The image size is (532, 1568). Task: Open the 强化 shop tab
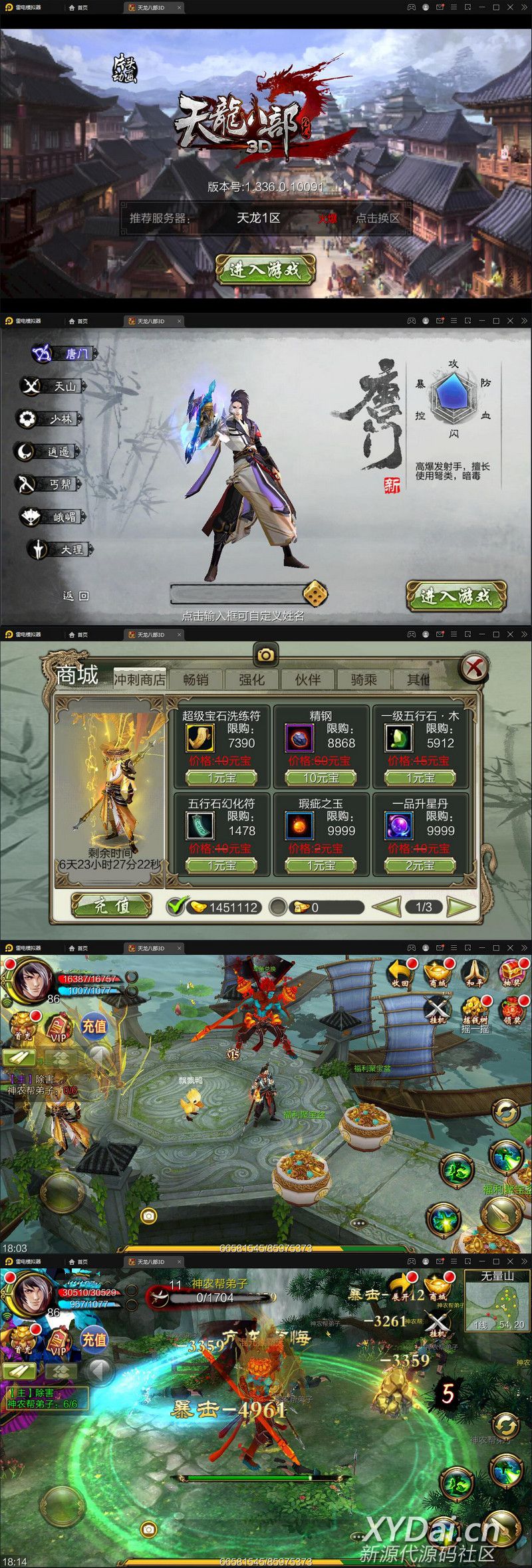pyautogui.click(x=251, y=679)
